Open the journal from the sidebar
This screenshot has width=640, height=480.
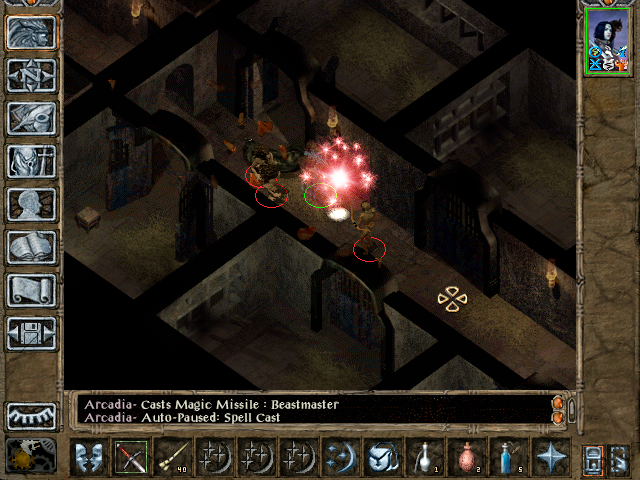tap(32, 119)
